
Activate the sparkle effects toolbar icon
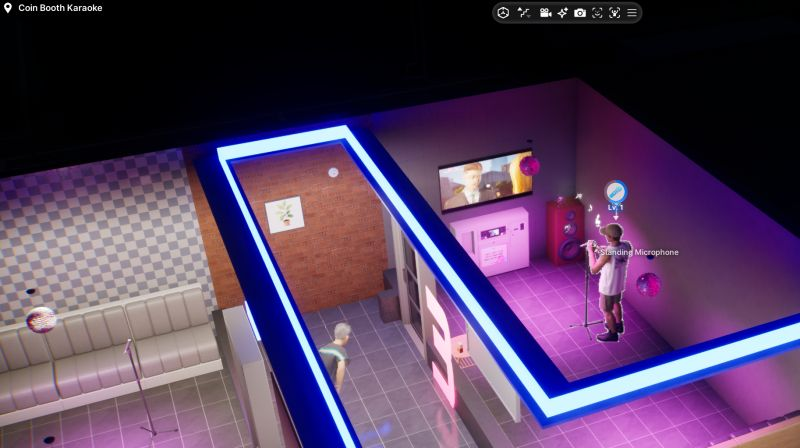[563, 13]
